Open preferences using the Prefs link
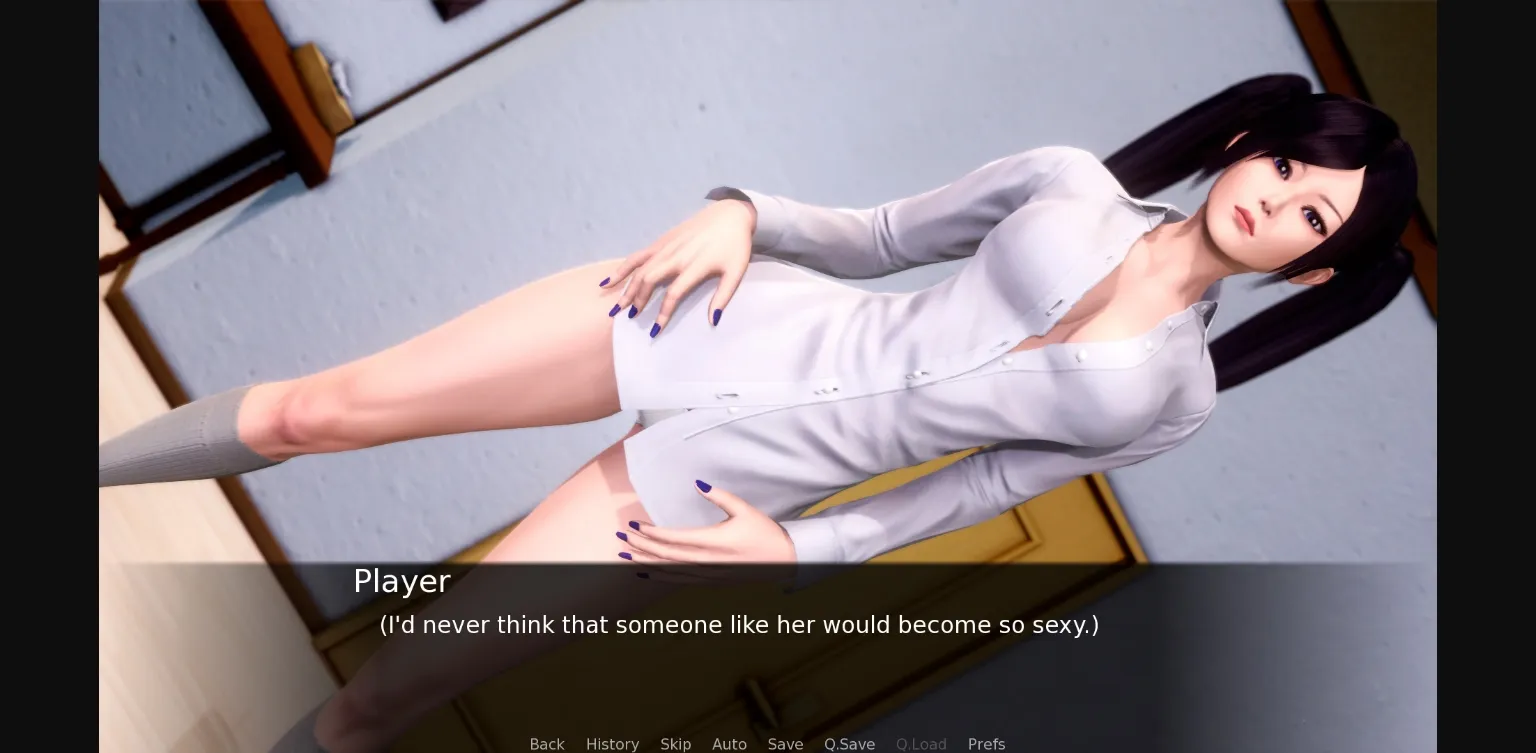The height and width of the screenshot is (753, 1536). point(986,744)
